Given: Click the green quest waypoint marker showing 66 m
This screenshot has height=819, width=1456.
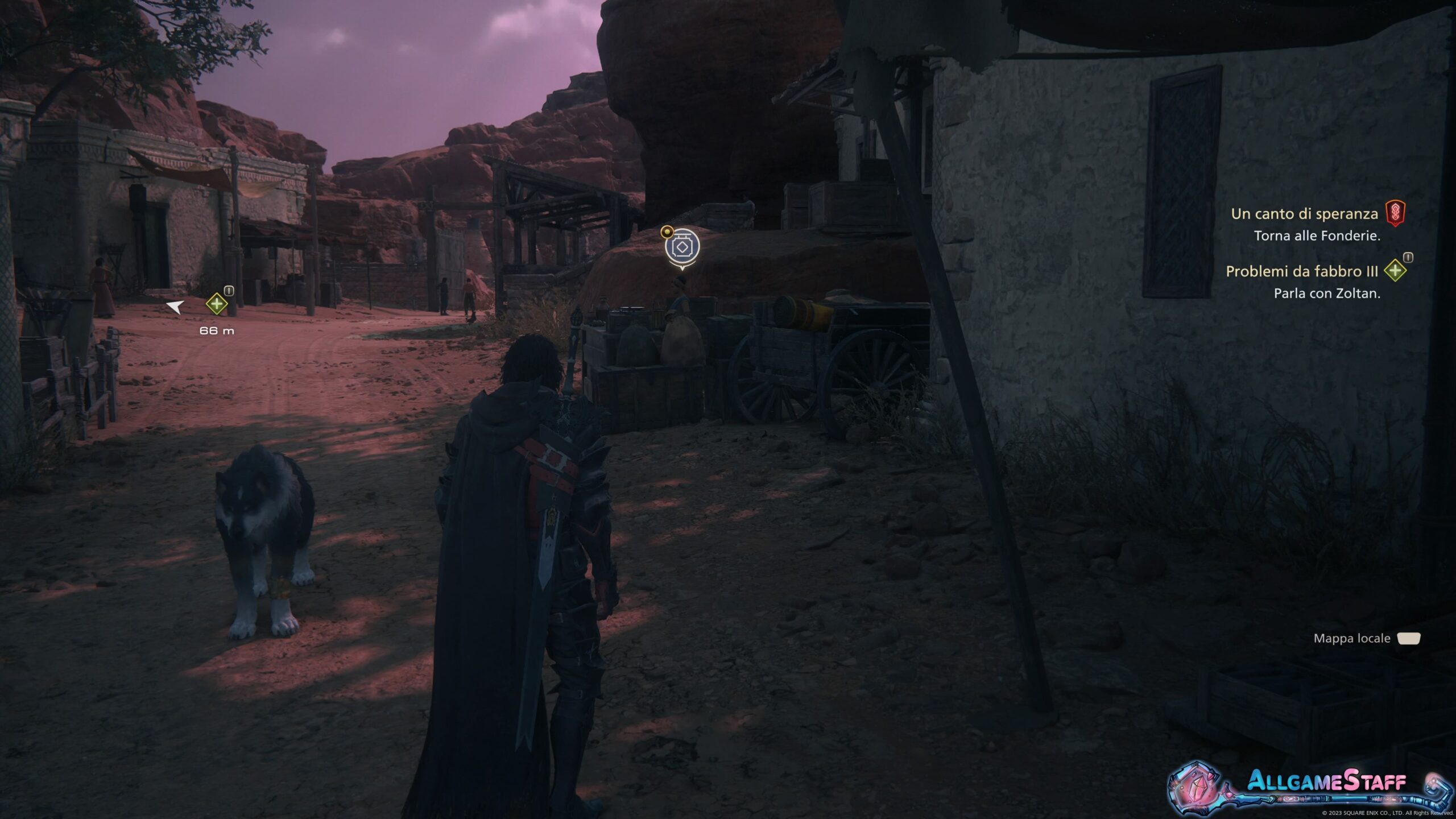Looking at the screenshot, I should 217,304.
